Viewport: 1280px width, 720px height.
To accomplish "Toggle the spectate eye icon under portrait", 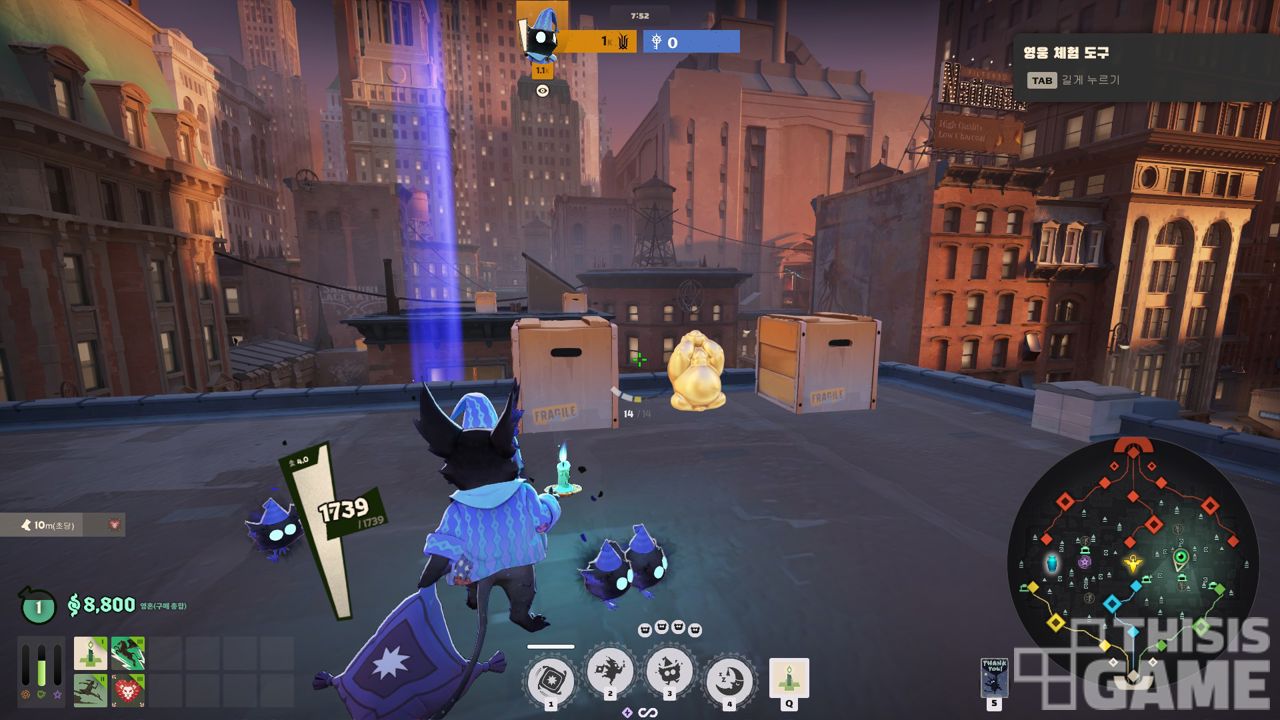I will [x=542, y=90].
